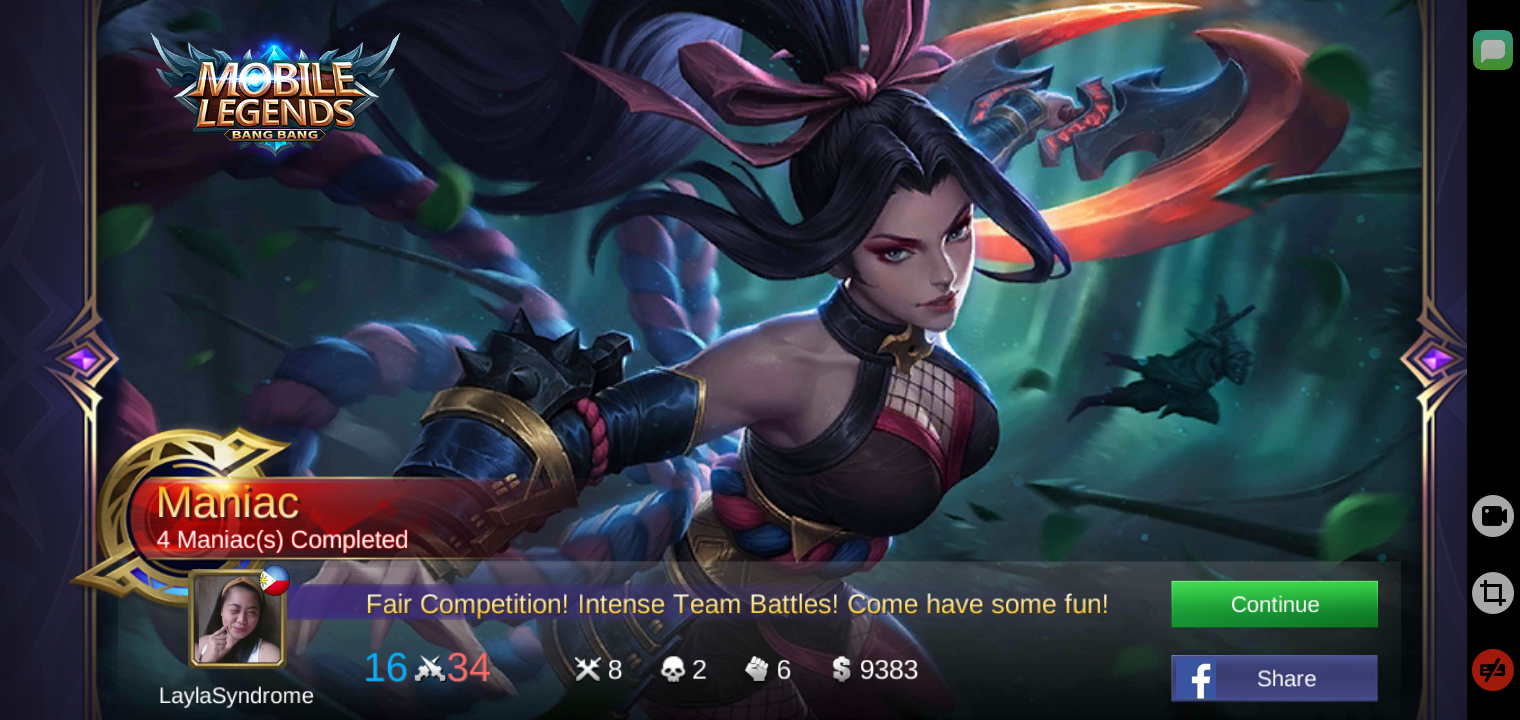
Task: Click the Facebook logo on the Share button
Action: (1198, 678)
